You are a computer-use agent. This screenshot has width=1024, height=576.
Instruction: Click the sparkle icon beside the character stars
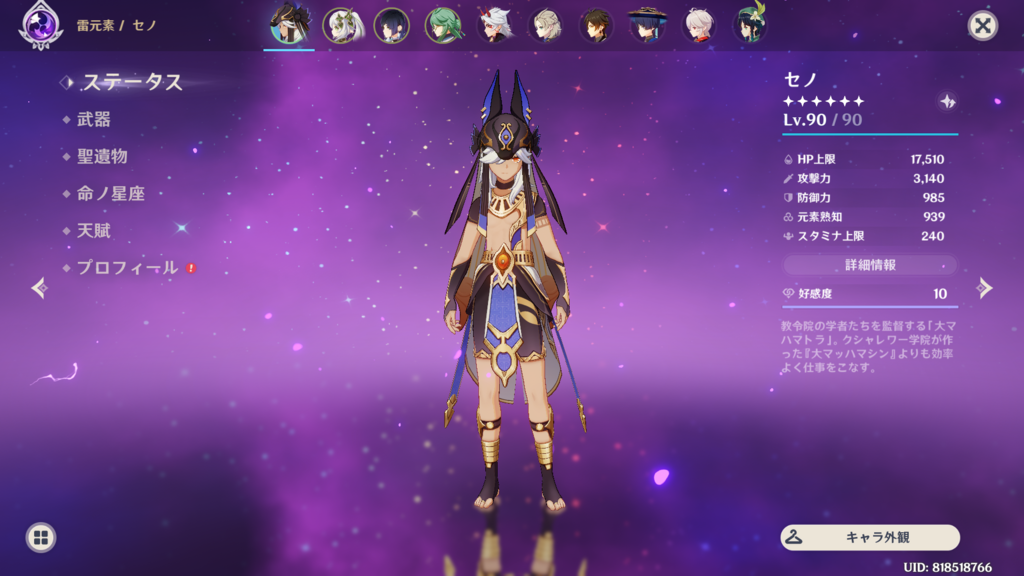coord(947,102)
